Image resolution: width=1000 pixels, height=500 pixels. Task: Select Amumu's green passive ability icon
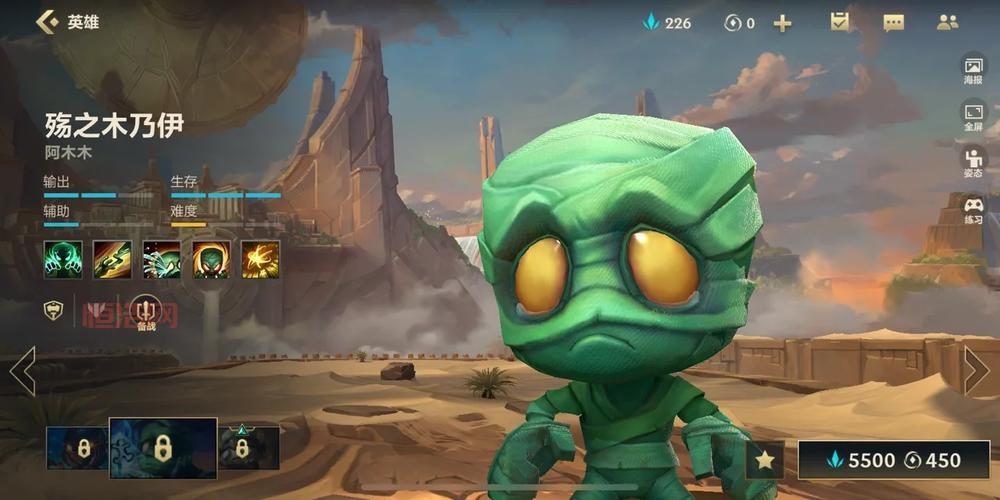pyautogui.click(x=62, y=259)
